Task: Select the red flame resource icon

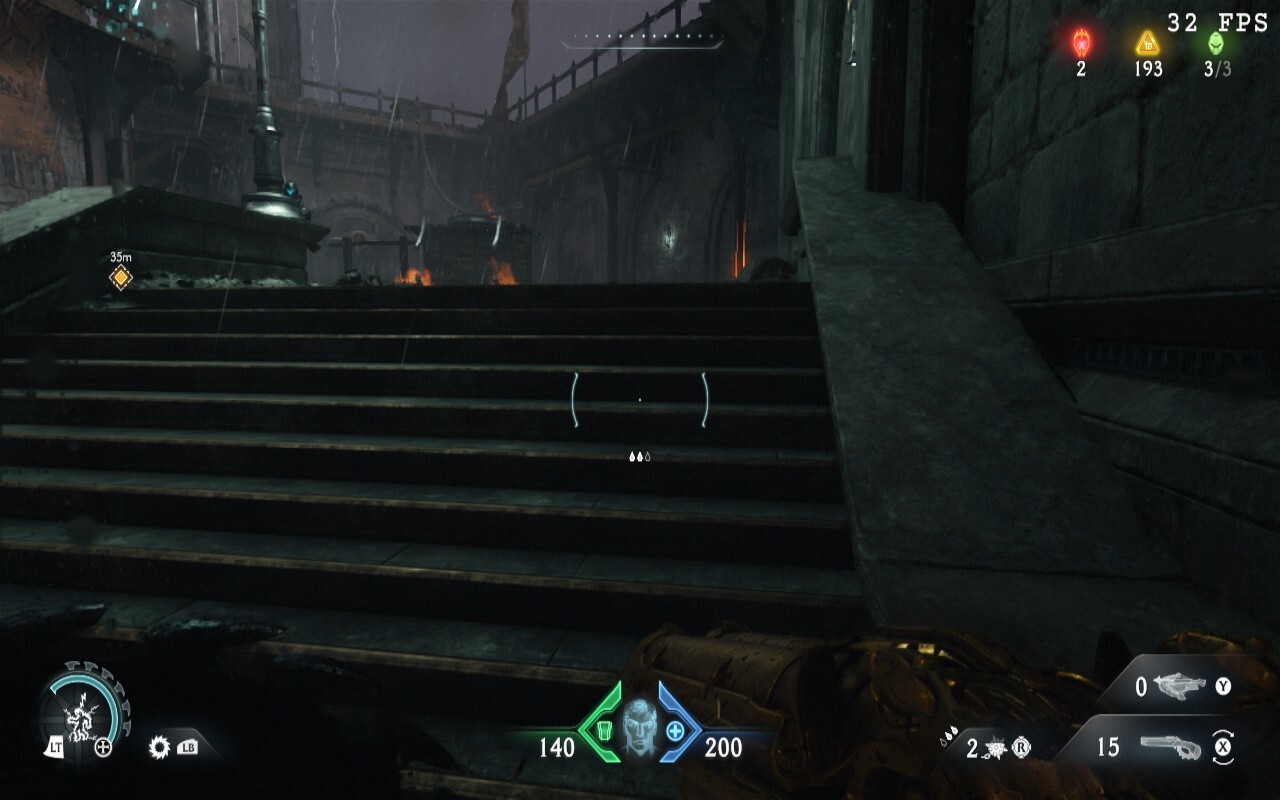Action: click(1081, 43)
